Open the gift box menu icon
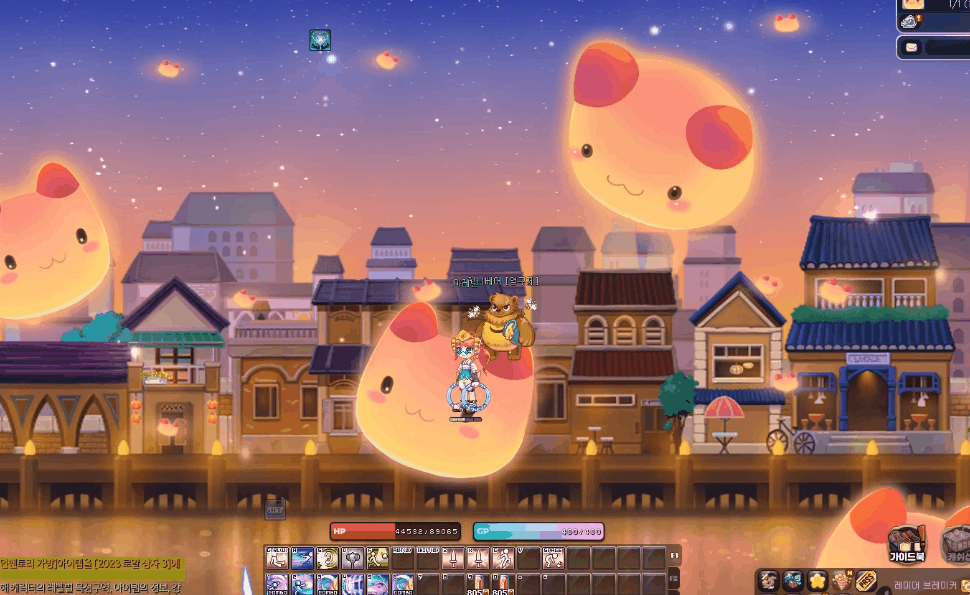 click(793, 580)
